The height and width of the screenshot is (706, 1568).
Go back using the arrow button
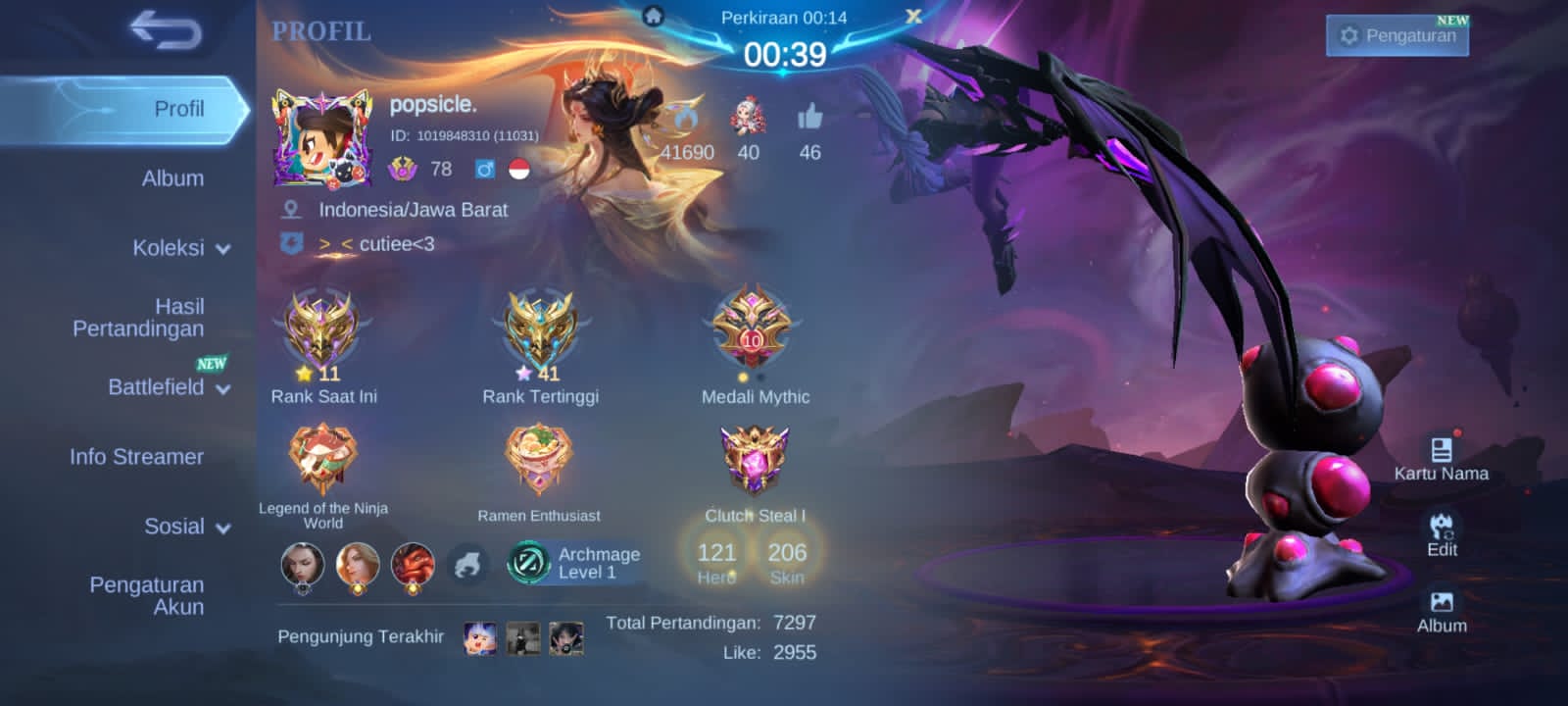(166, 30)
